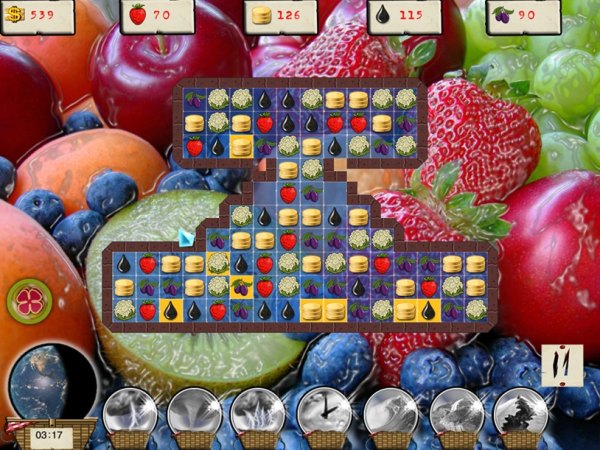
Task: Fire the dark volcano power-up globe
Action: (x=521, y=412)
